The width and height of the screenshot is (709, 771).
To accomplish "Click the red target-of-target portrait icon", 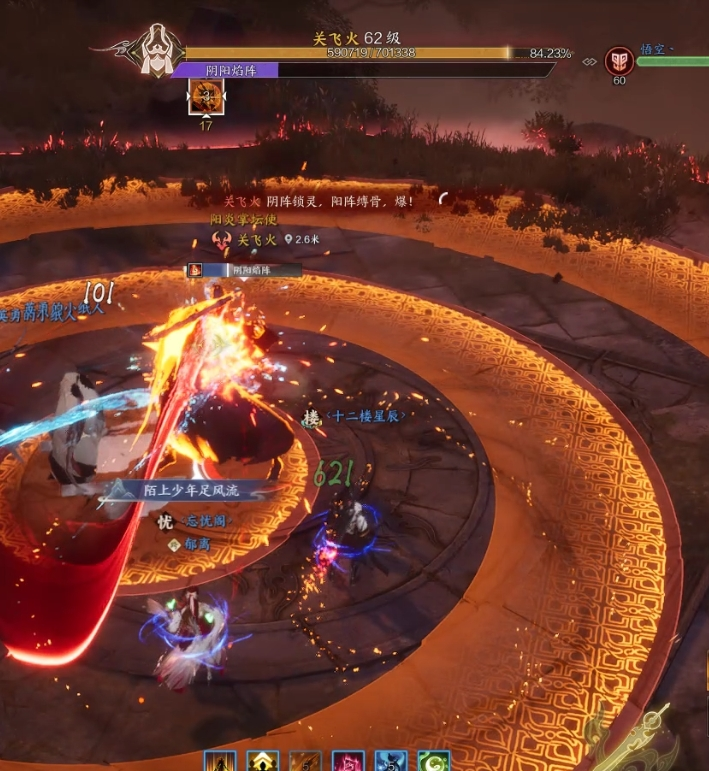I will coord(619,61).
